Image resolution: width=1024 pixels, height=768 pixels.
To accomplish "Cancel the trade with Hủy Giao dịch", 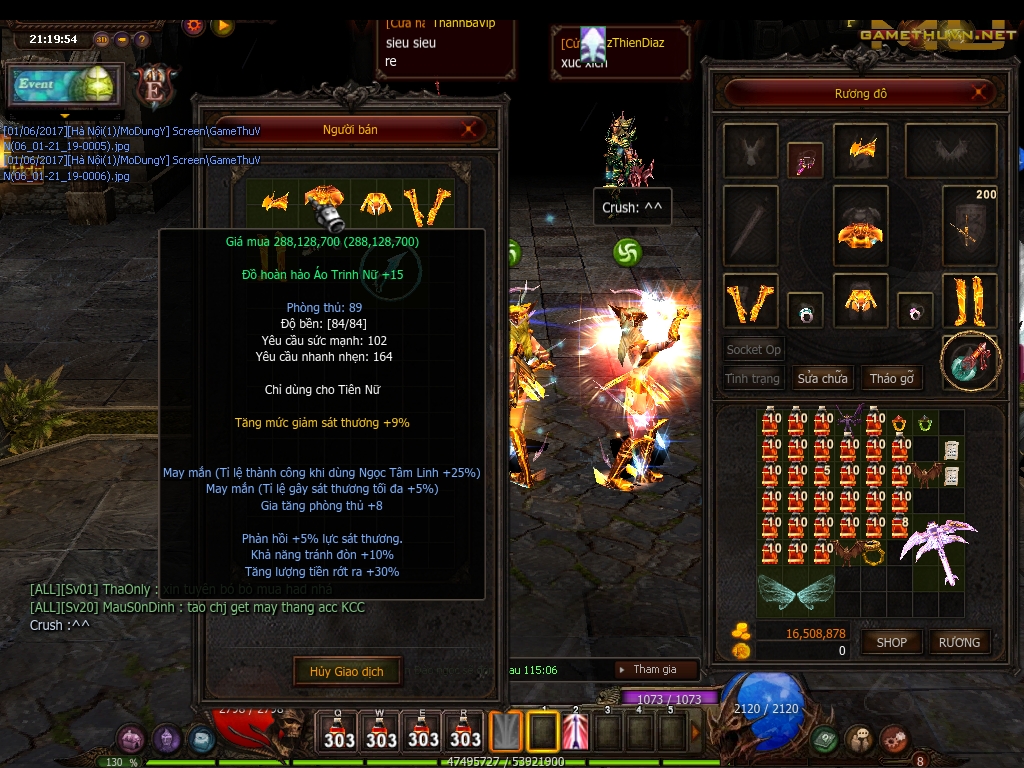I will tap(346, 671).
